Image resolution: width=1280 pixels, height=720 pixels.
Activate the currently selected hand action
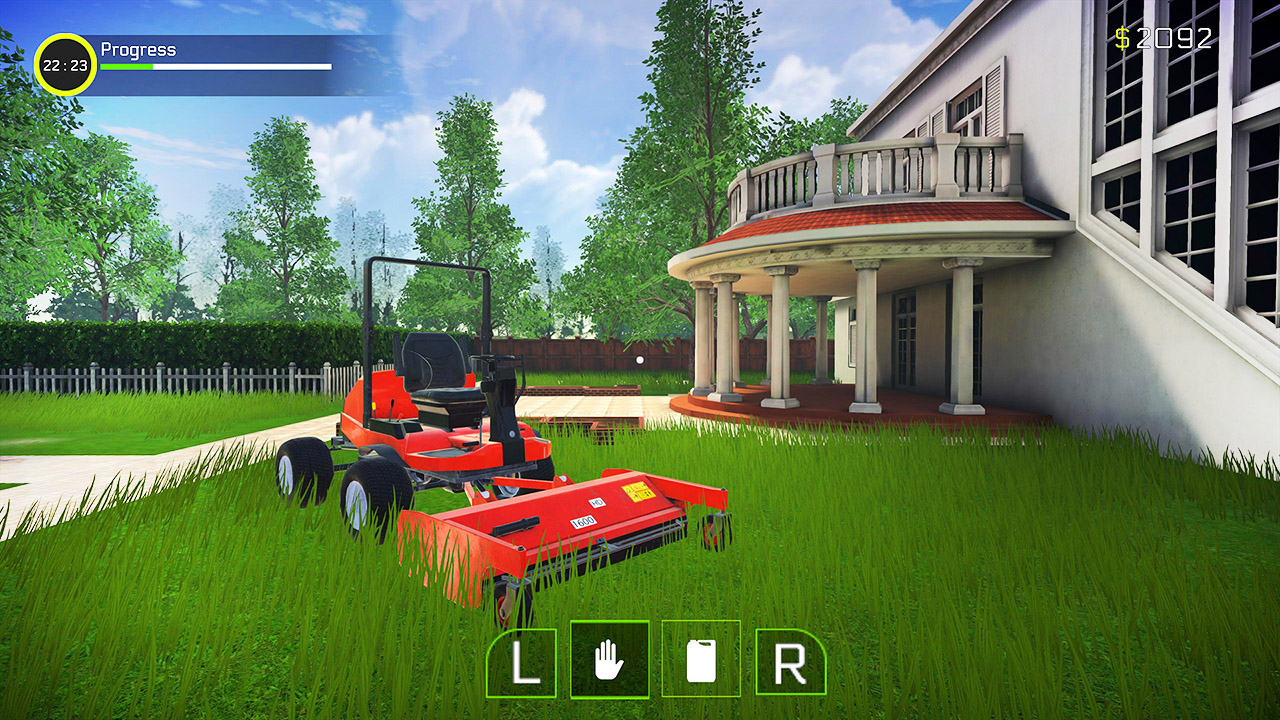[x=612, y=660]
